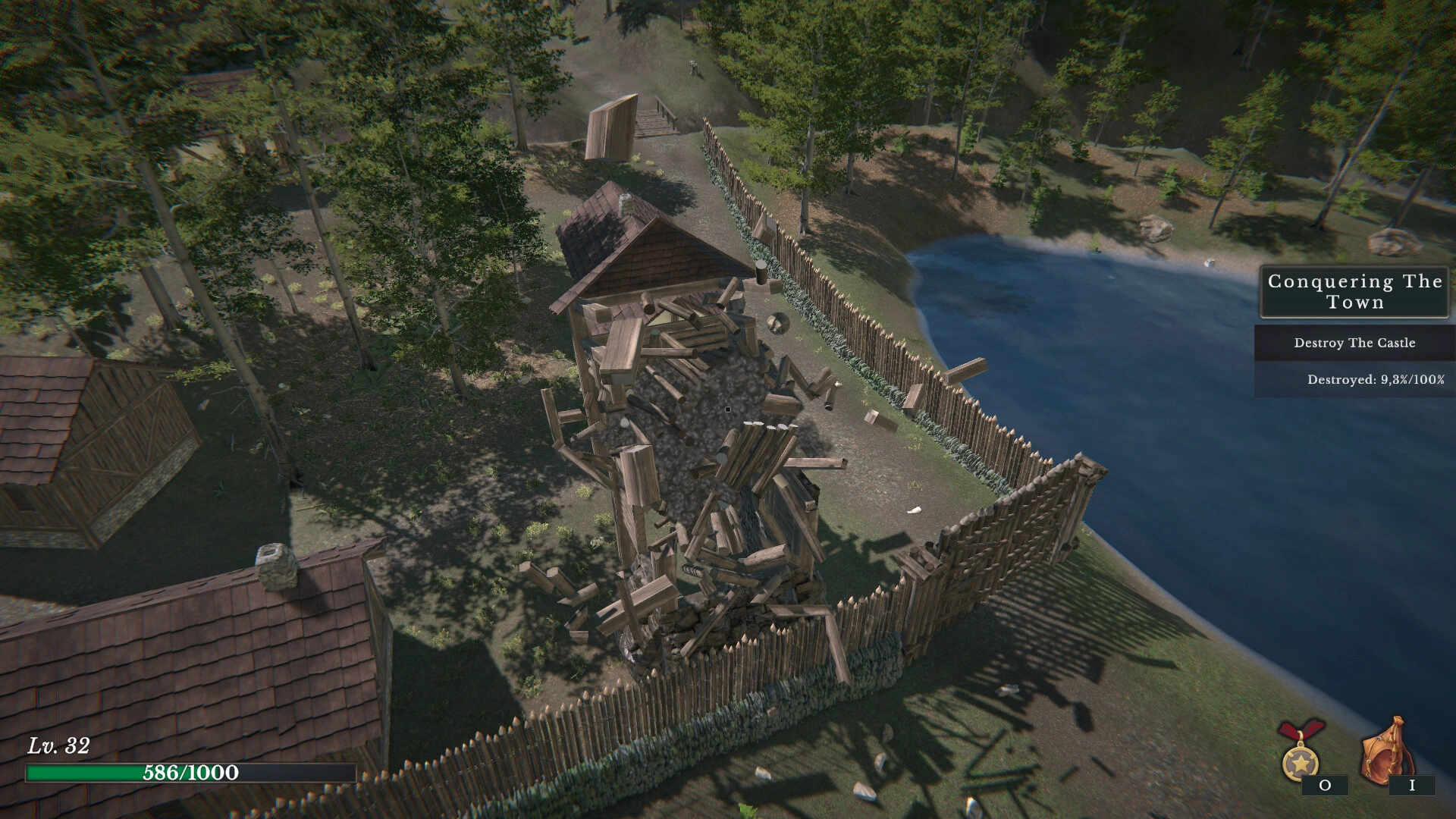
Task: Click the Destroy The Castle objective
Action: [x=1354, y=343]
